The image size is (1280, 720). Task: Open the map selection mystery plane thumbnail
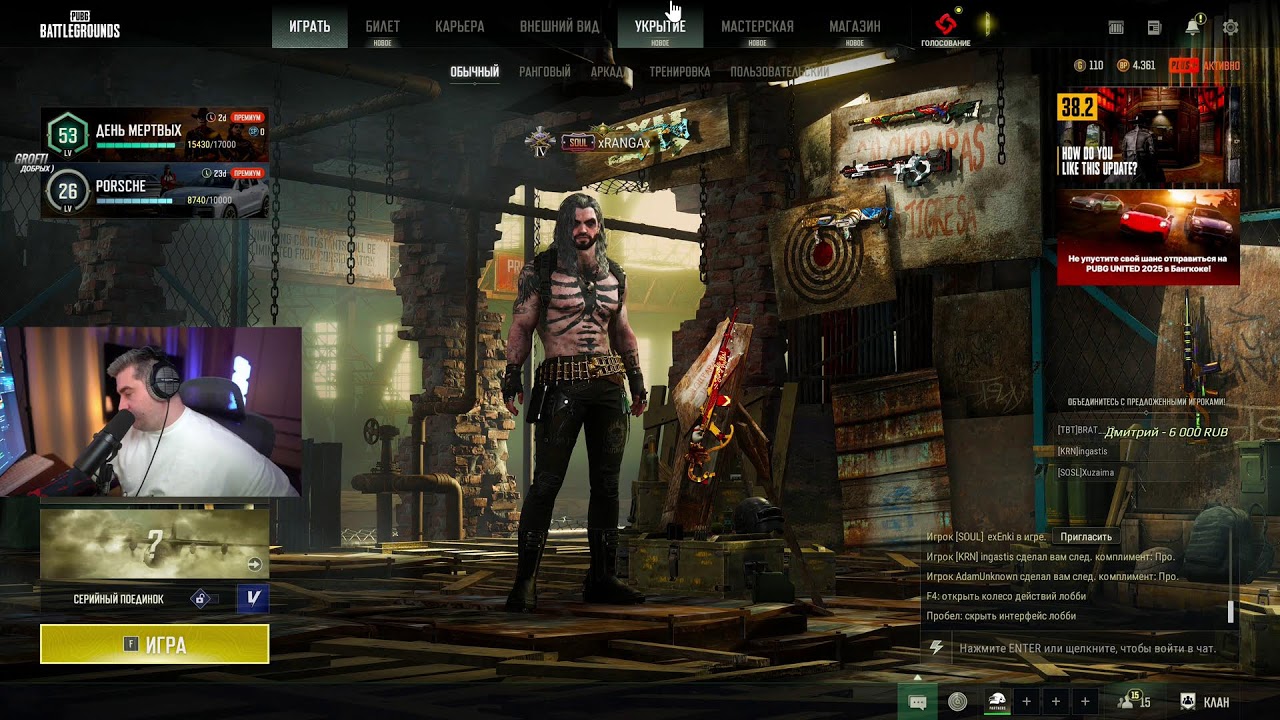pyautogui.click(x=154, y=543)
